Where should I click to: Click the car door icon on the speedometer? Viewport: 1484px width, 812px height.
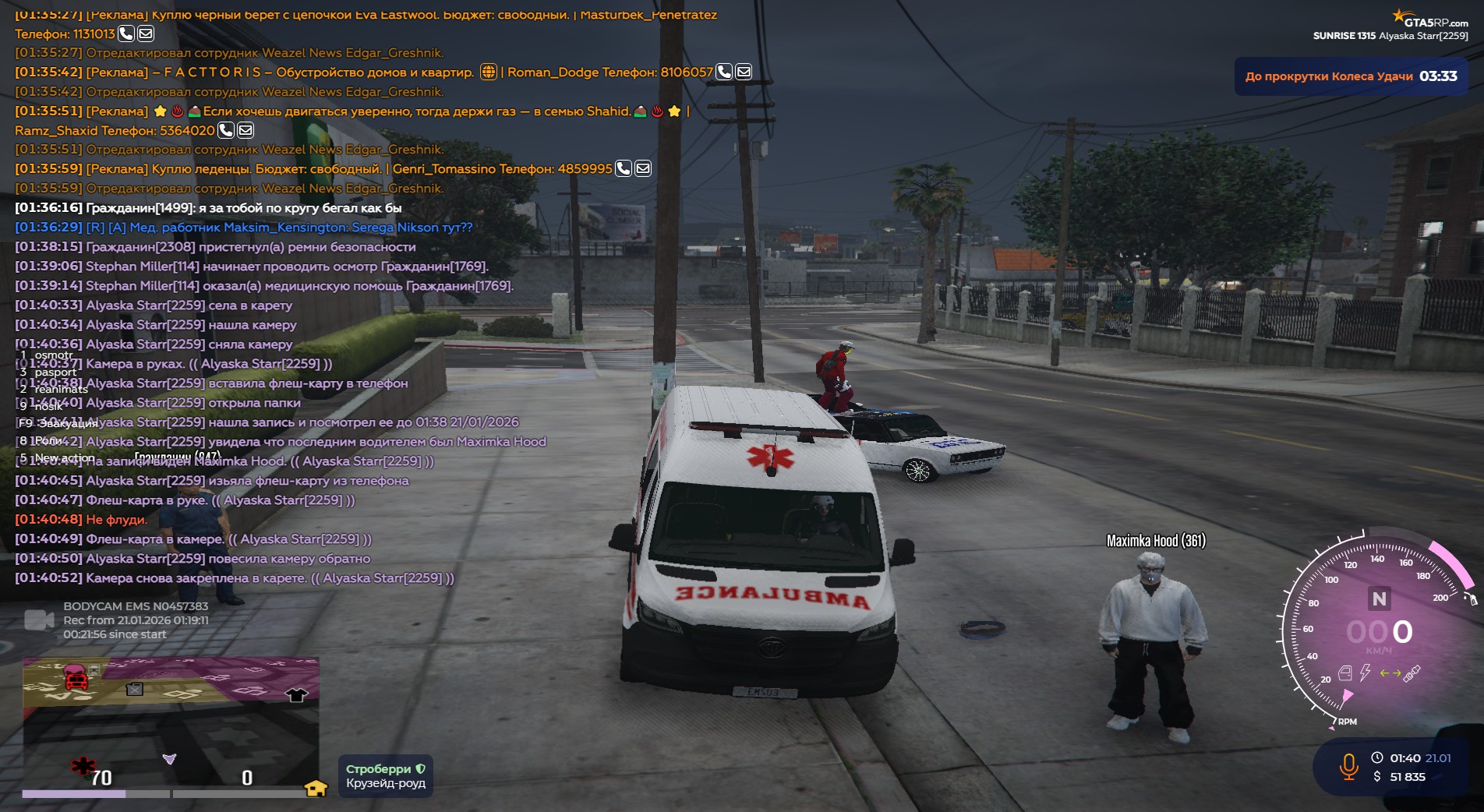click(1345, 673)
